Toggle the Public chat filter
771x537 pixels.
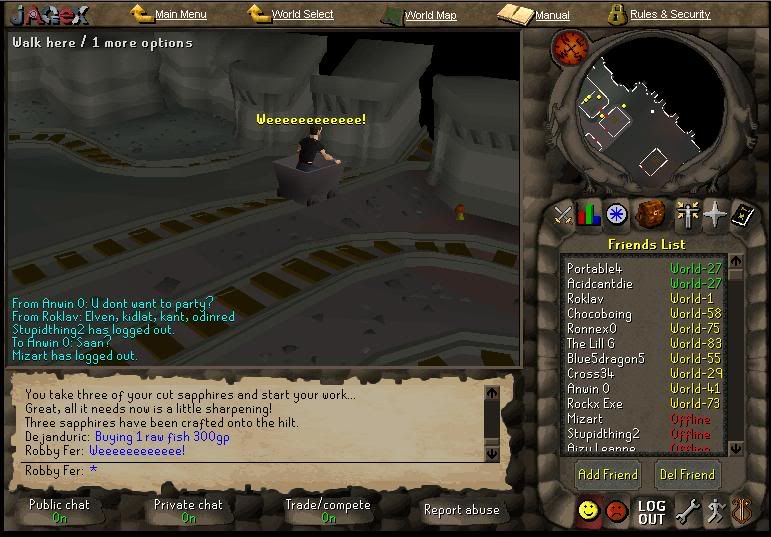(x=59, y=510)
